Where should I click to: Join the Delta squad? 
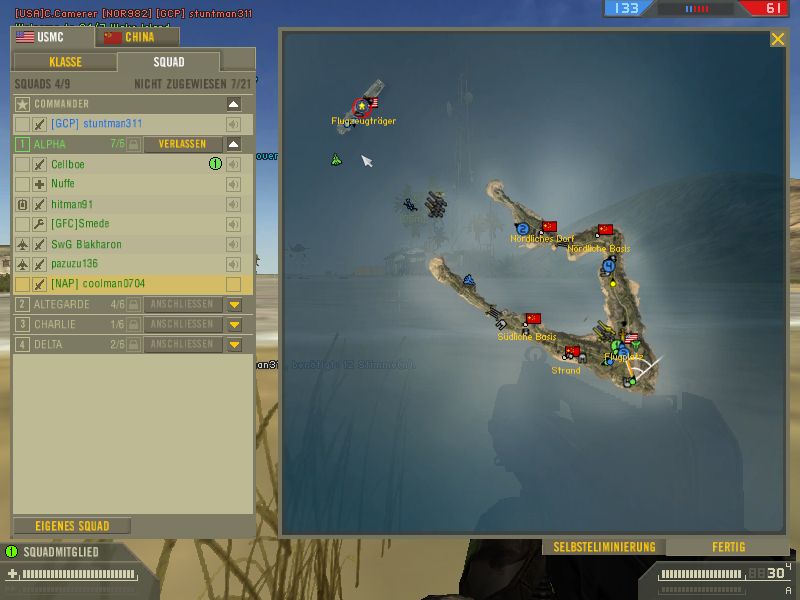pos(182,344)
